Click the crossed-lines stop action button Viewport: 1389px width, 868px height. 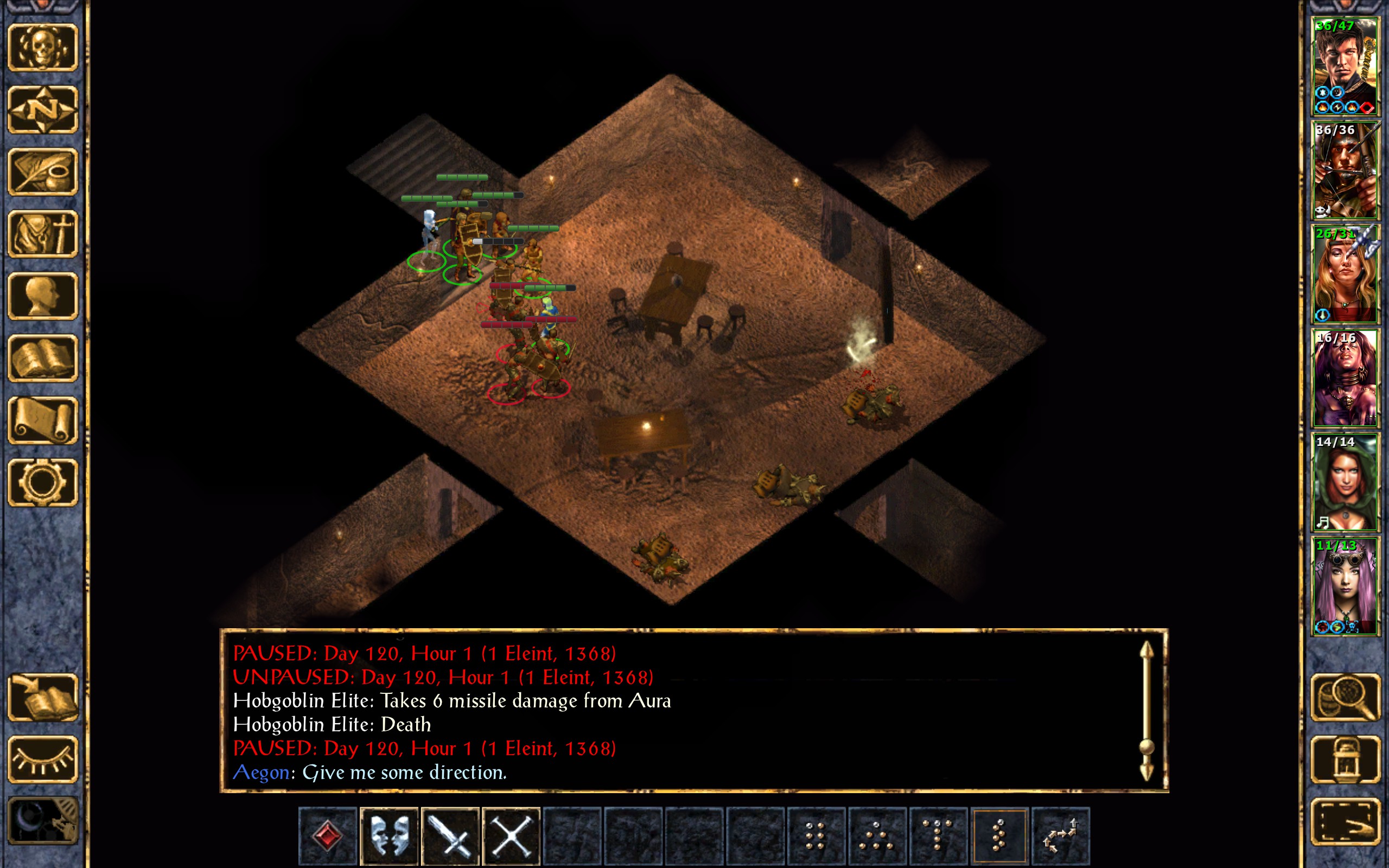[x=511, y=836]
